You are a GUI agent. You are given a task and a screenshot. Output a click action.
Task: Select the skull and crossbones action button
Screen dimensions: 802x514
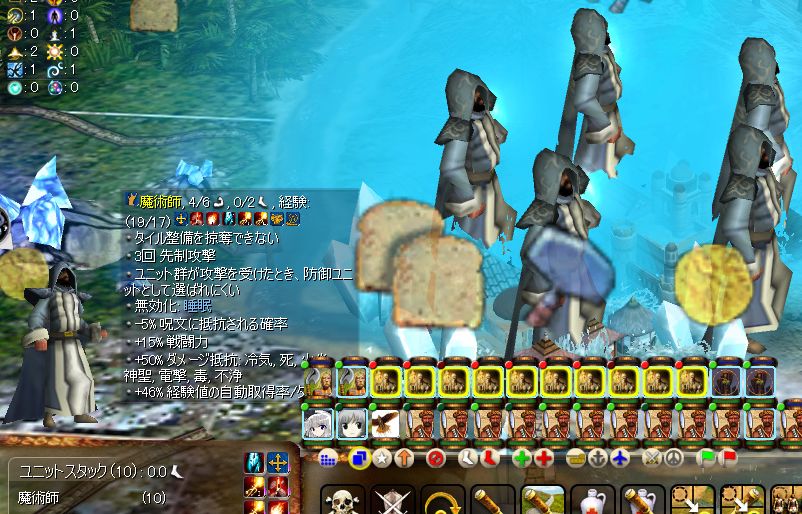pyautogui.click(x=342, y=502)
